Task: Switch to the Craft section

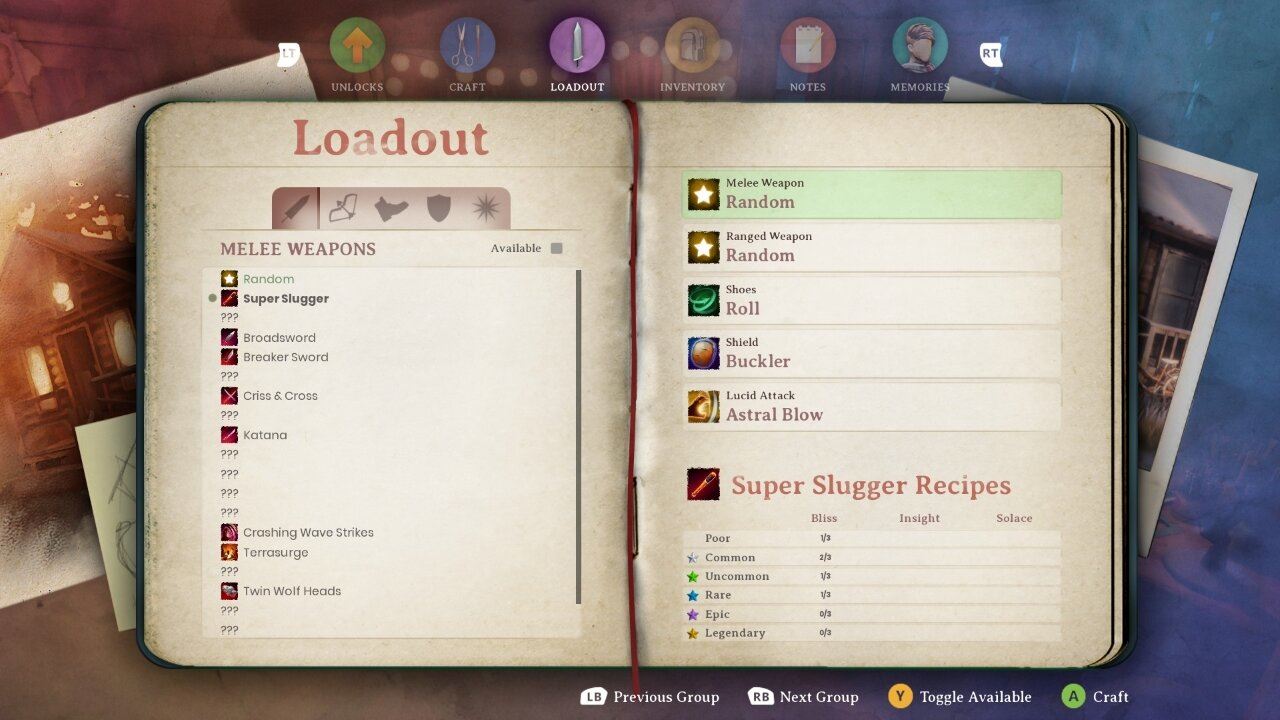Action: pyautogui.click(x=467, y=48)
